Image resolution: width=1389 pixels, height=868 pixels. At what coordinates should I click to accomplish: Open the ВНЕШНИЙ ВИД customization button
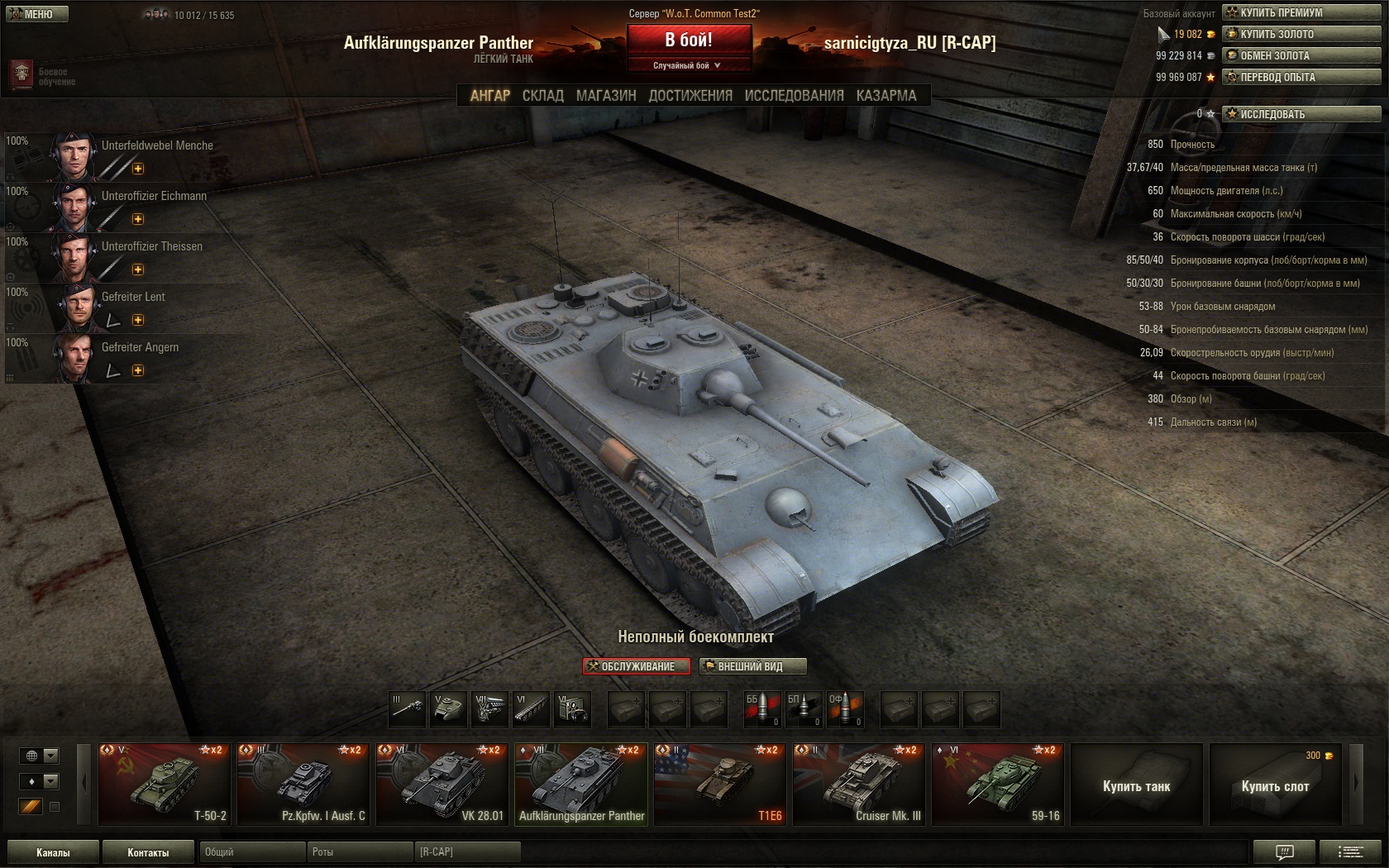click(x=752, y=666)
